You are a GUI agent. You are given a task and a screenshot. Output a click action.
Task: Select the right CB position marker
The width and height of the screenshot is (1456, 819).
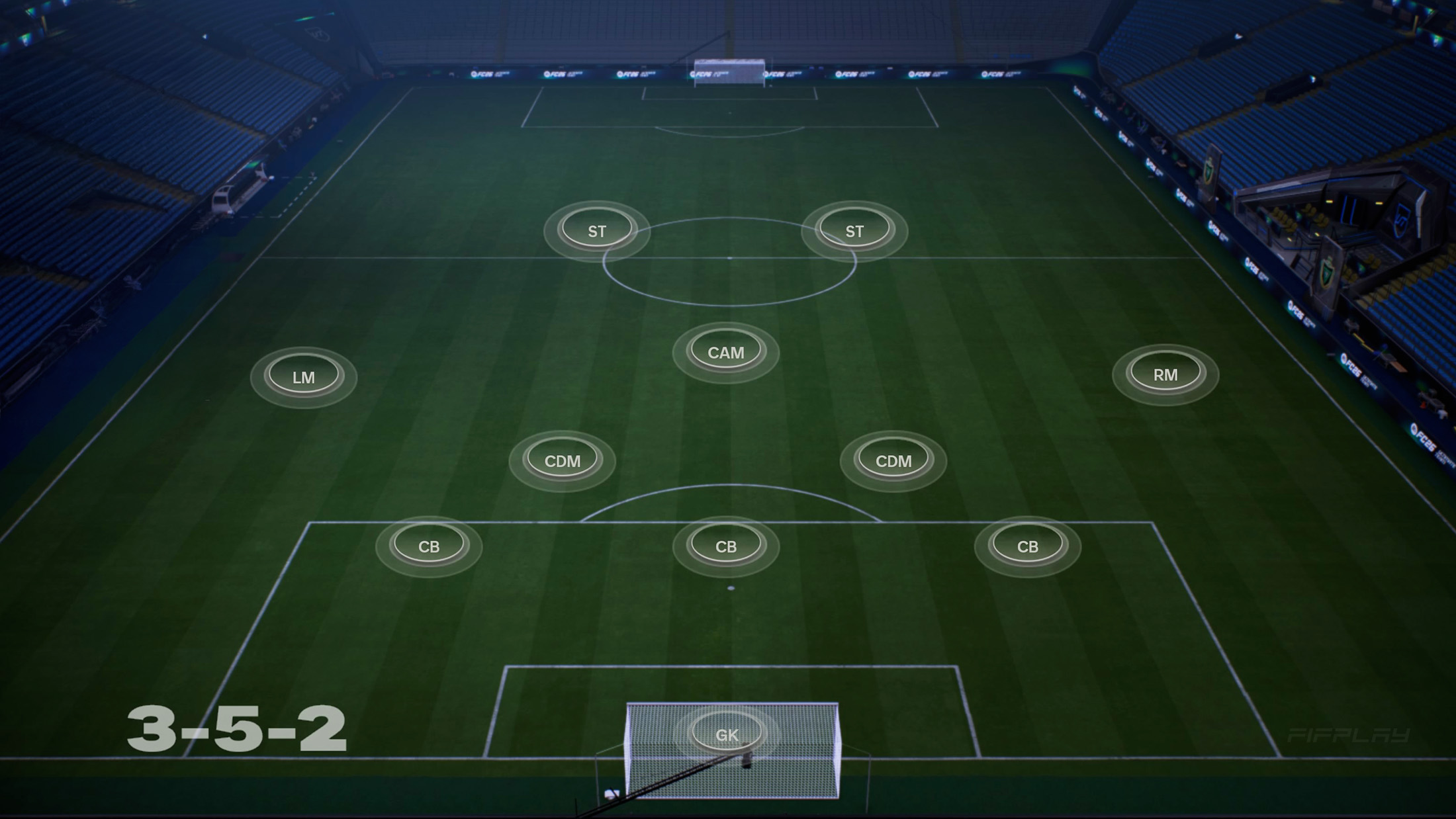click(1028, 546)
